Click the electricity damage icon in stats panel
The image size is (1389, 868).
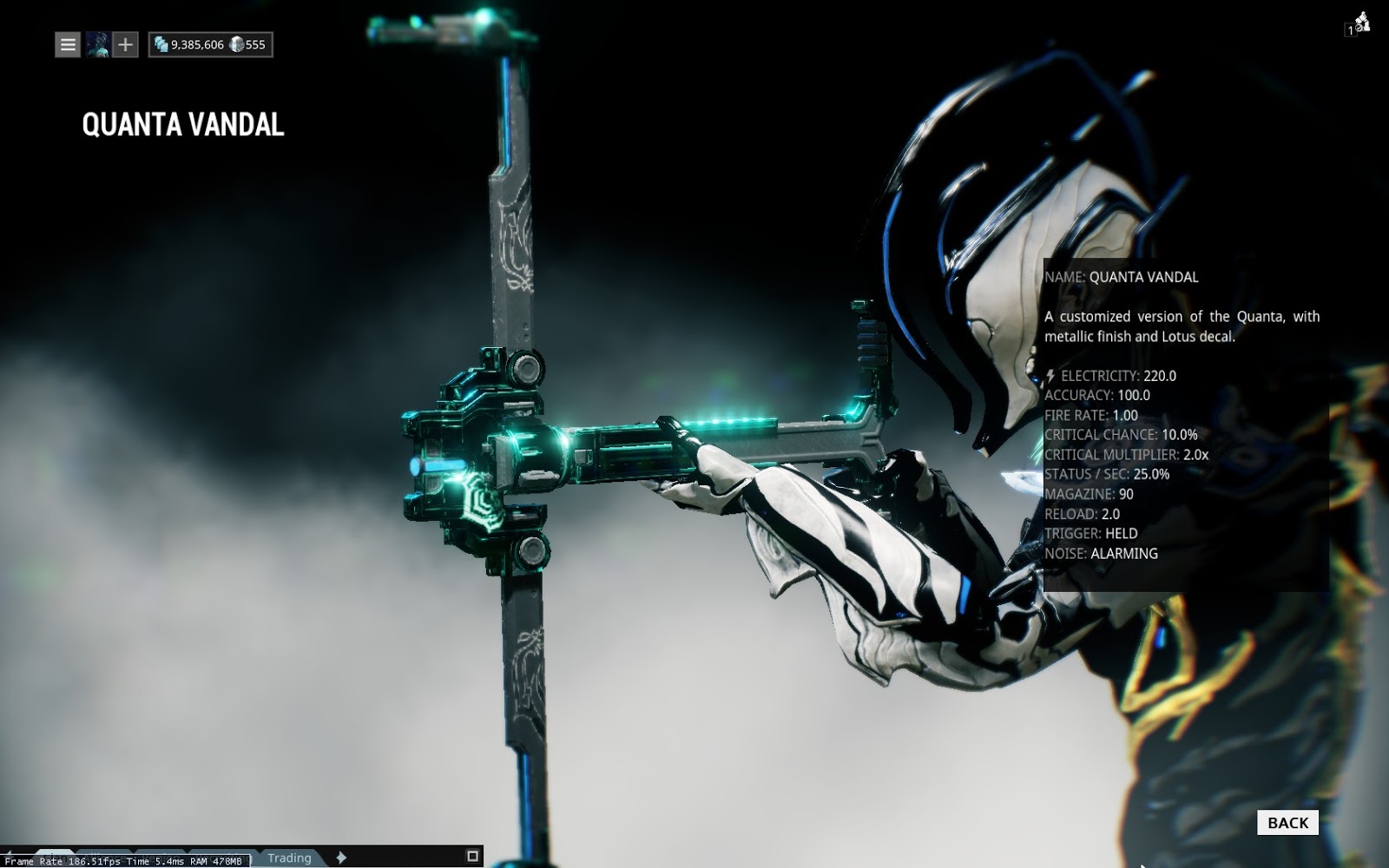pyautogui.click(x=1051, y=377)
